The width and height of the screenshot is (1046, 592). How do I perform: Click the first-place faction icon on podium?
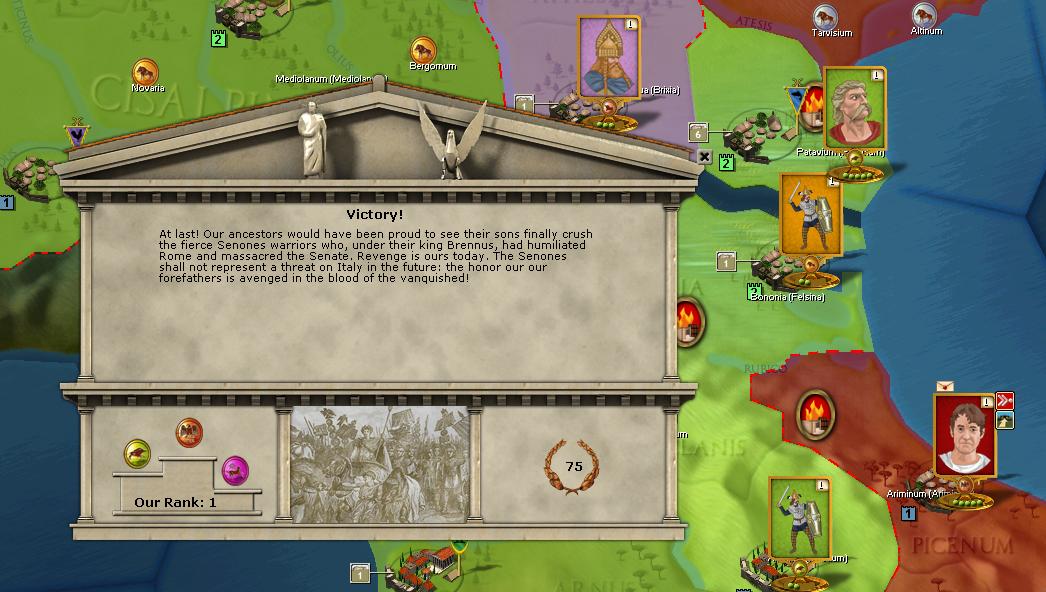pyautogui.click(x=189, y=432)
